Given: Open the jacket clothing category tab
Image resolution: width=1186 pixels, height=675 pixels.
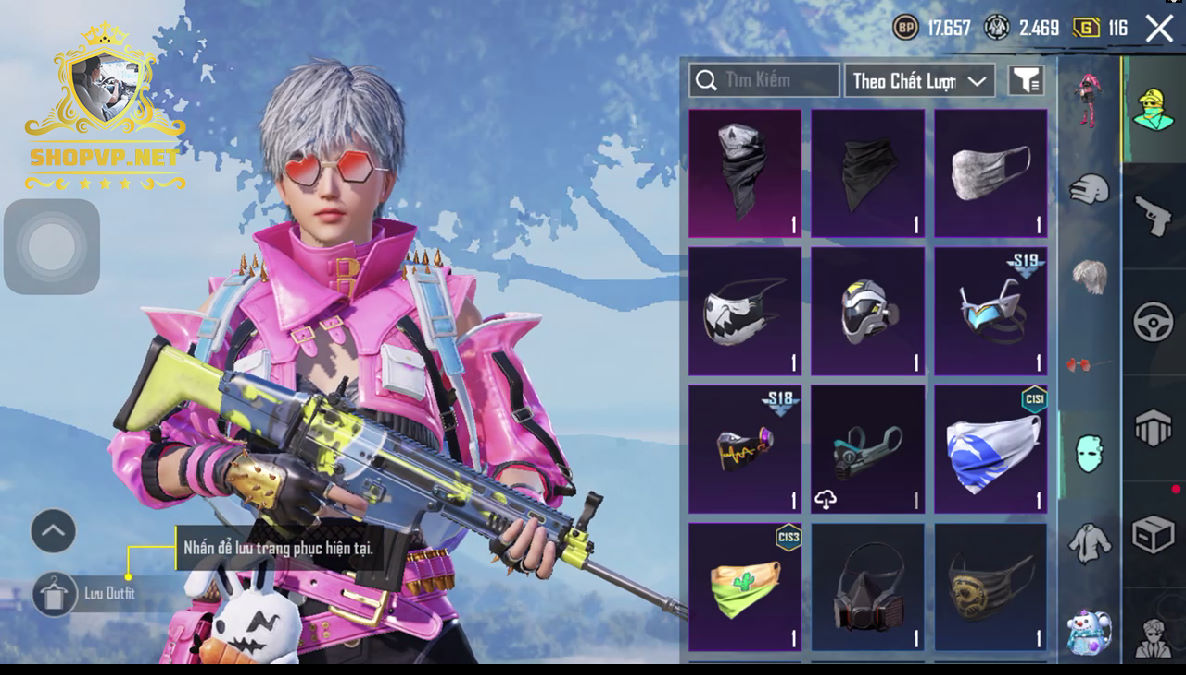Looking at the screenshot, I should click(1089, 543).
